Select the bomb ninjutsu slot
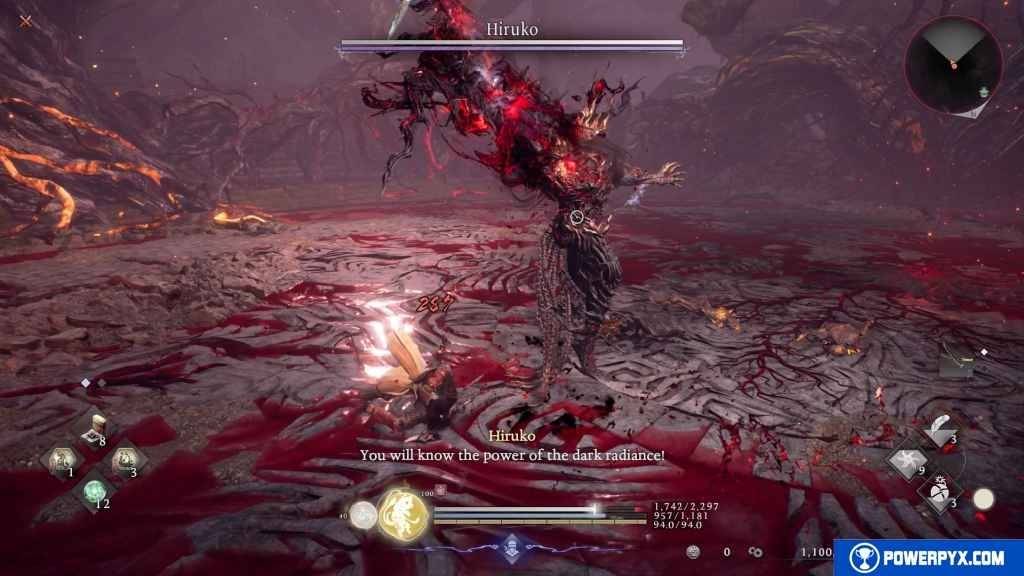Screen dimensions: 1024x576 [941, 494]
